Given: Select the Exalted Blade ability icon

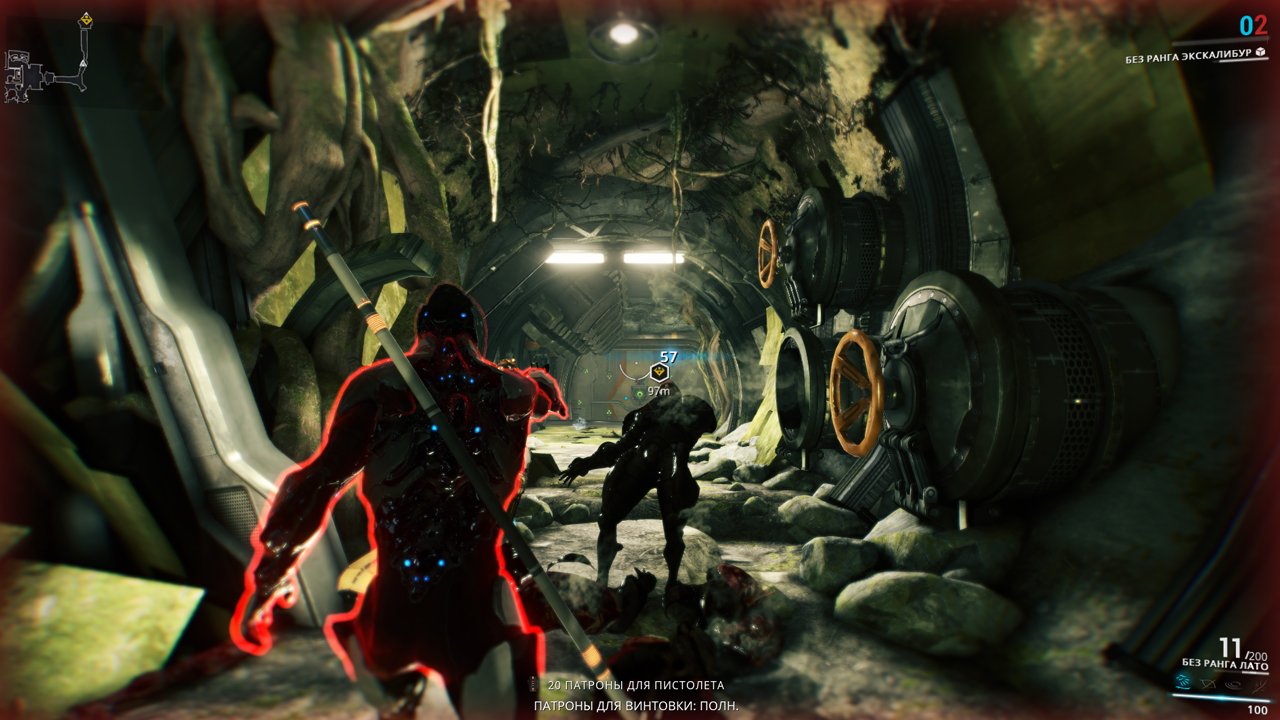Looking at the screenshot, I should click(x=1258, y=686).
